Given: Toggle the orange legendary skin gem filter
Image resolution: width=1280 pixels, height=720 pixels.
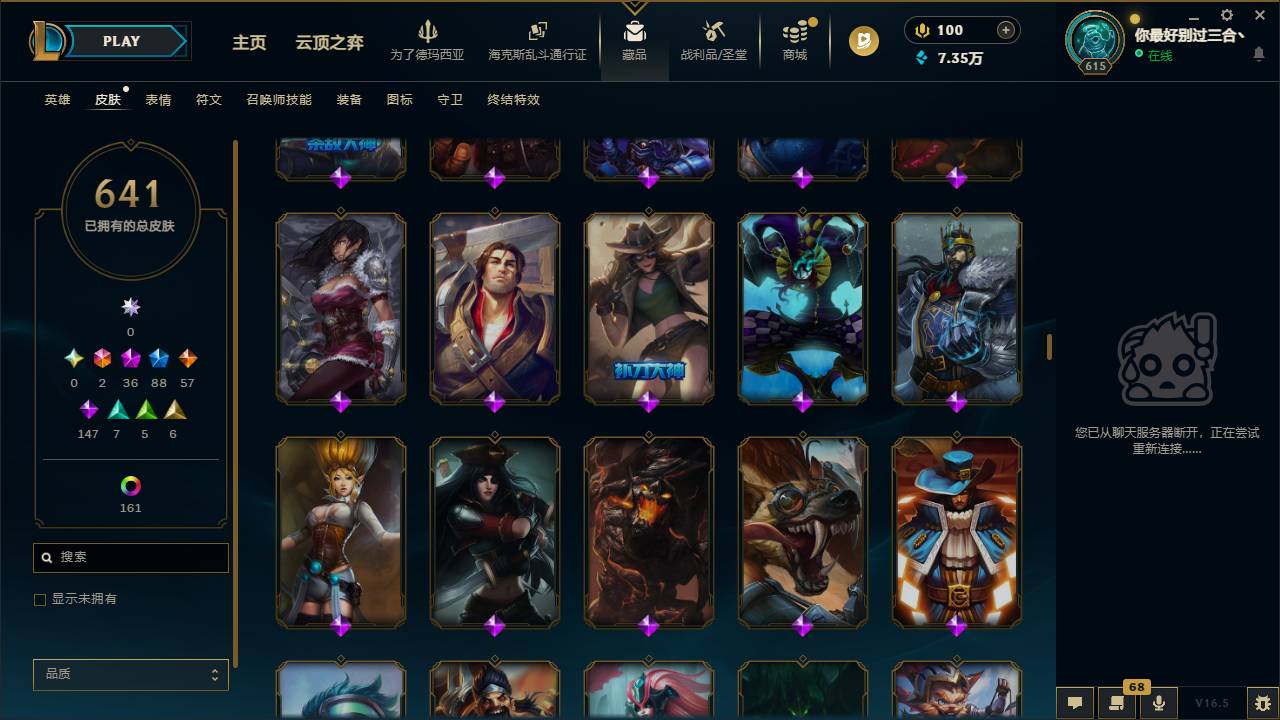Looking at the screenshot, I should (188, 357).
